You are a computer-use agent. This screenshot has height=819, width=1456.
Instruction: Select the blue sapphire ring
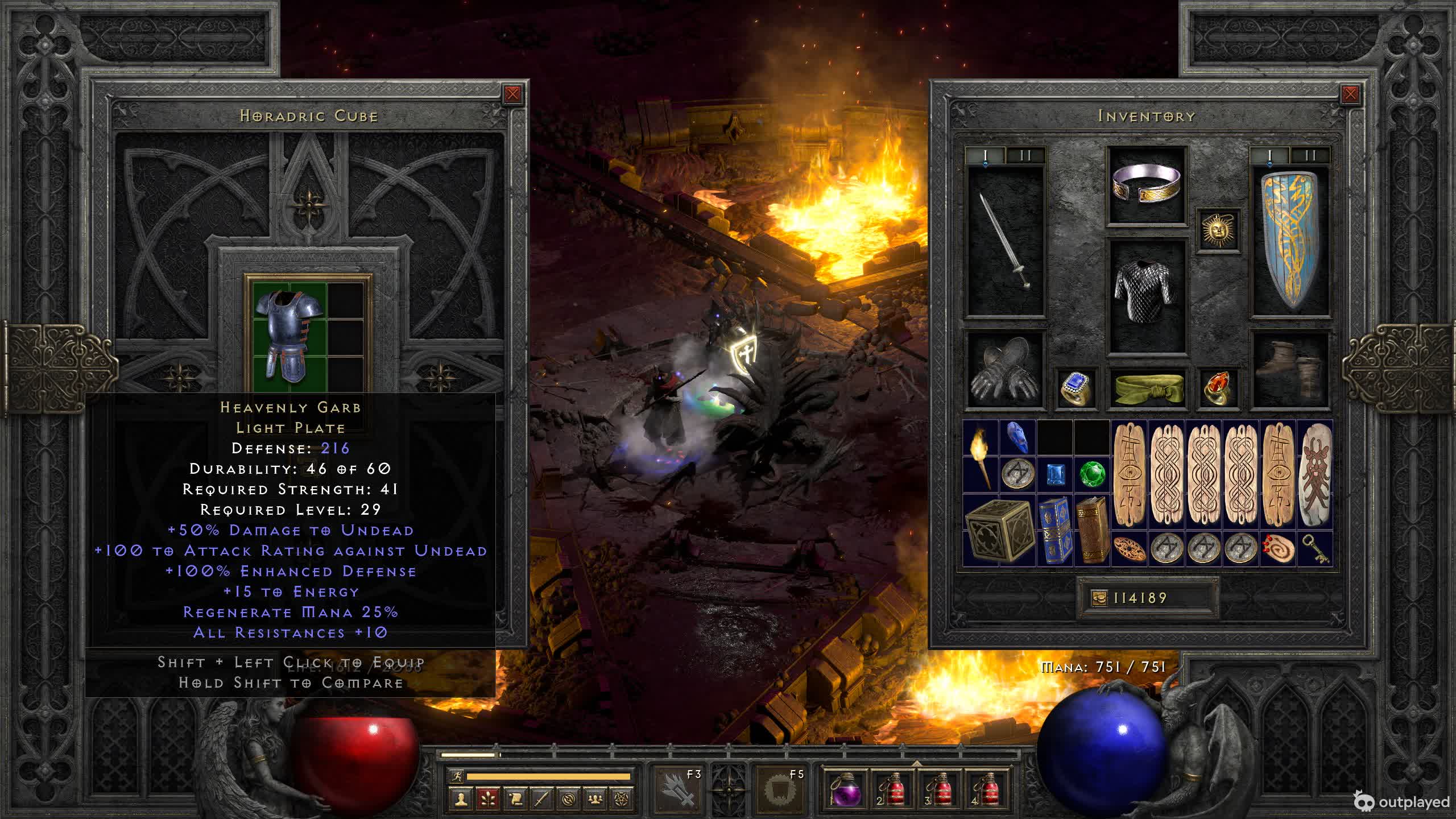point(1076,388)
